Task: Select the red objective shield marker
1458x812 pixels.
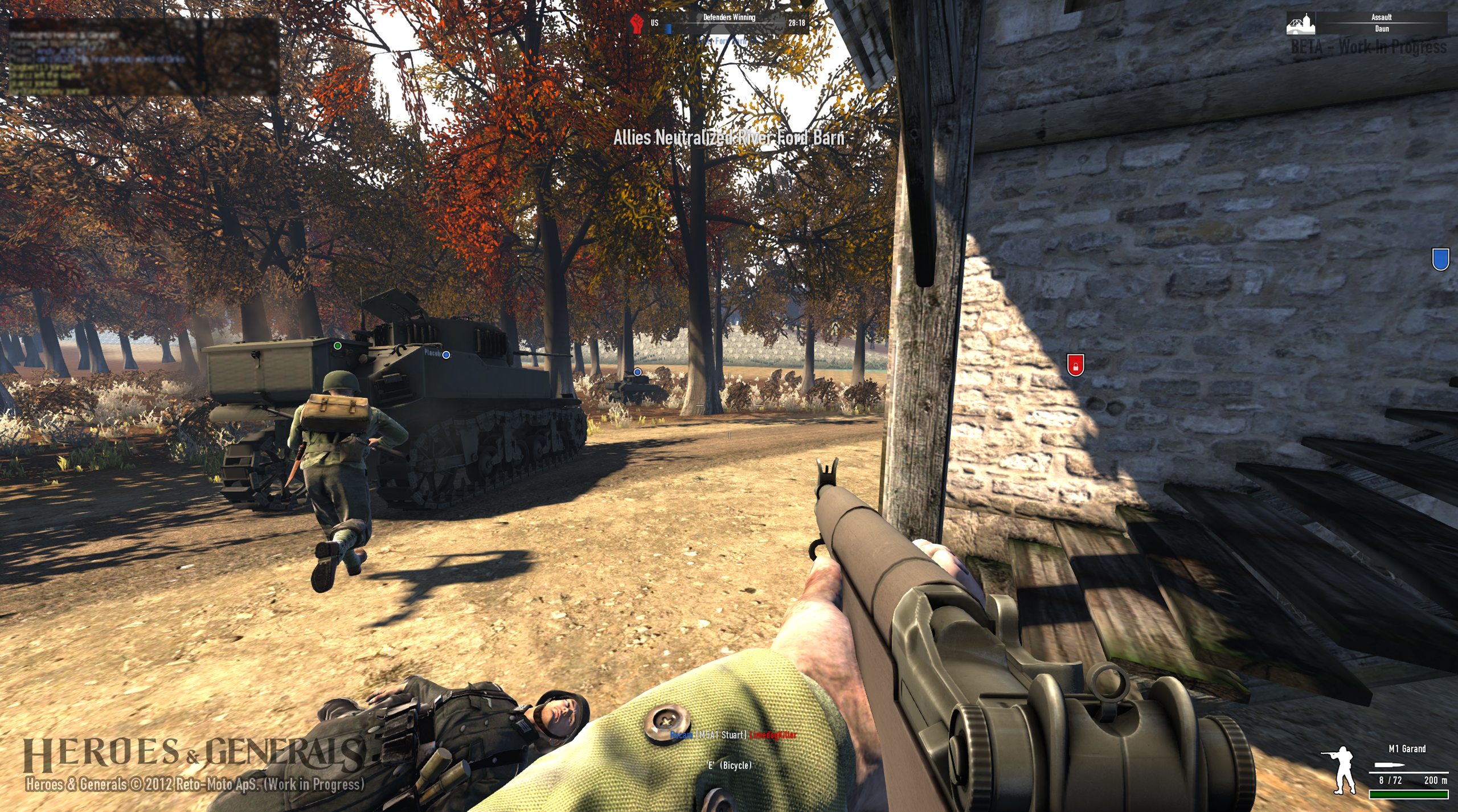Action: click(x=1075, y=364)
